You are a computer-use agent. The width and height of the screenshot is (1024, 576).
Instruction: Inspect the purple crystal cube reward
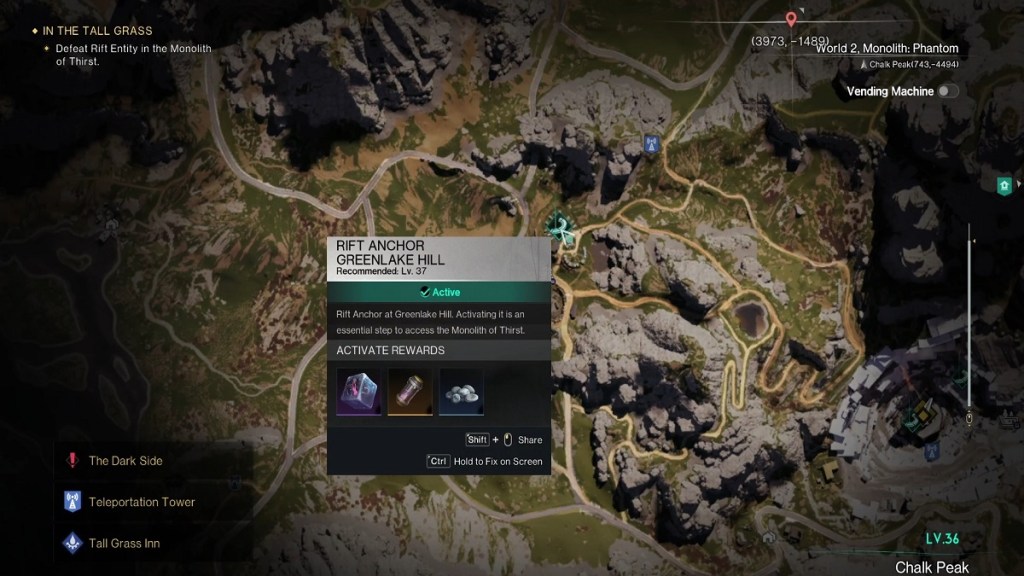point(359,391)
